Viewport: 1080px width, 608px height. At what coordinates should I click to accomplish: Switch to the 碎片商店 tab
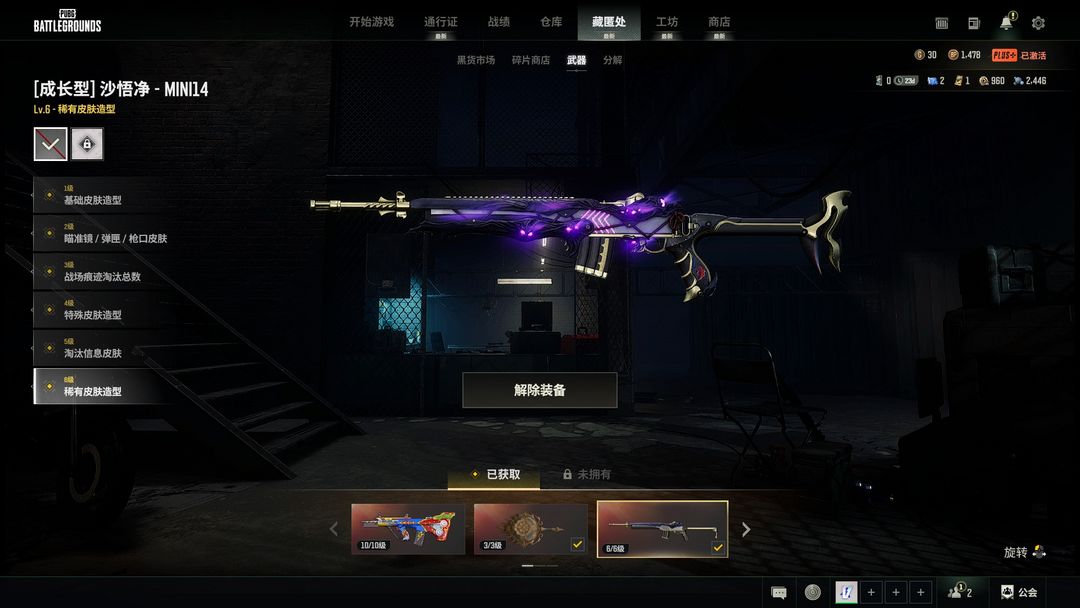click(530, 60)
